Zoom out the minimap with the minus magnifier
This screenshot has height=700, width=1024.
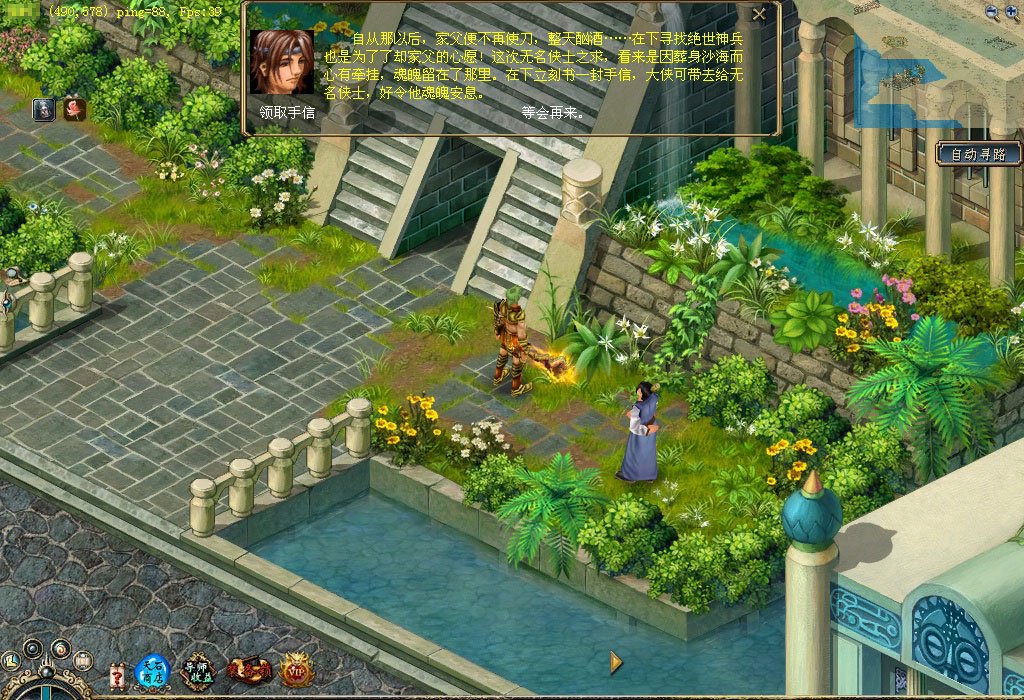click(x=991, y=12)
